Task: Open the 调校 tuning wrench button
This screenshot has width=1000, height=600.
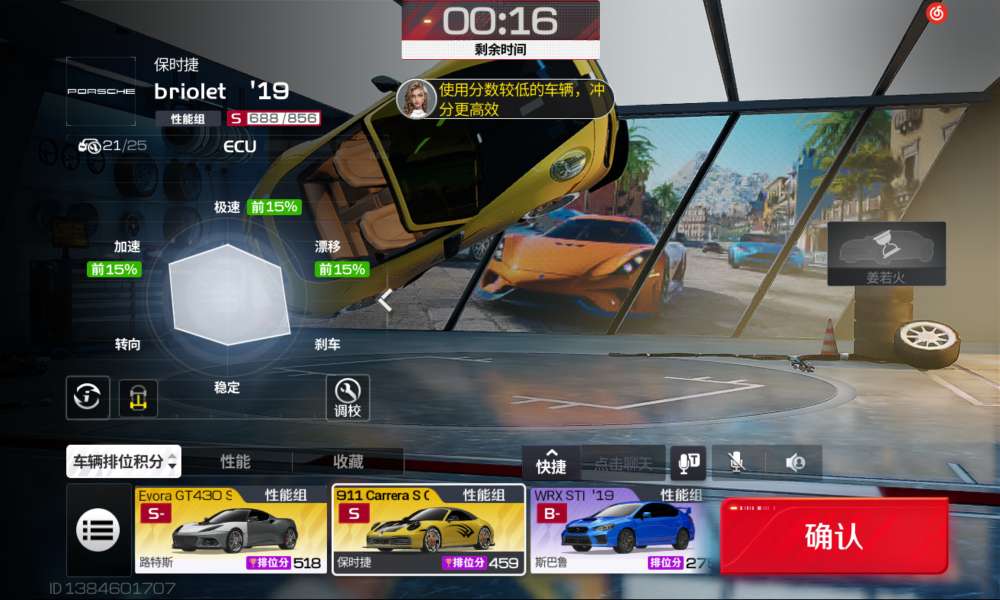Action: [x=347, y=397]
